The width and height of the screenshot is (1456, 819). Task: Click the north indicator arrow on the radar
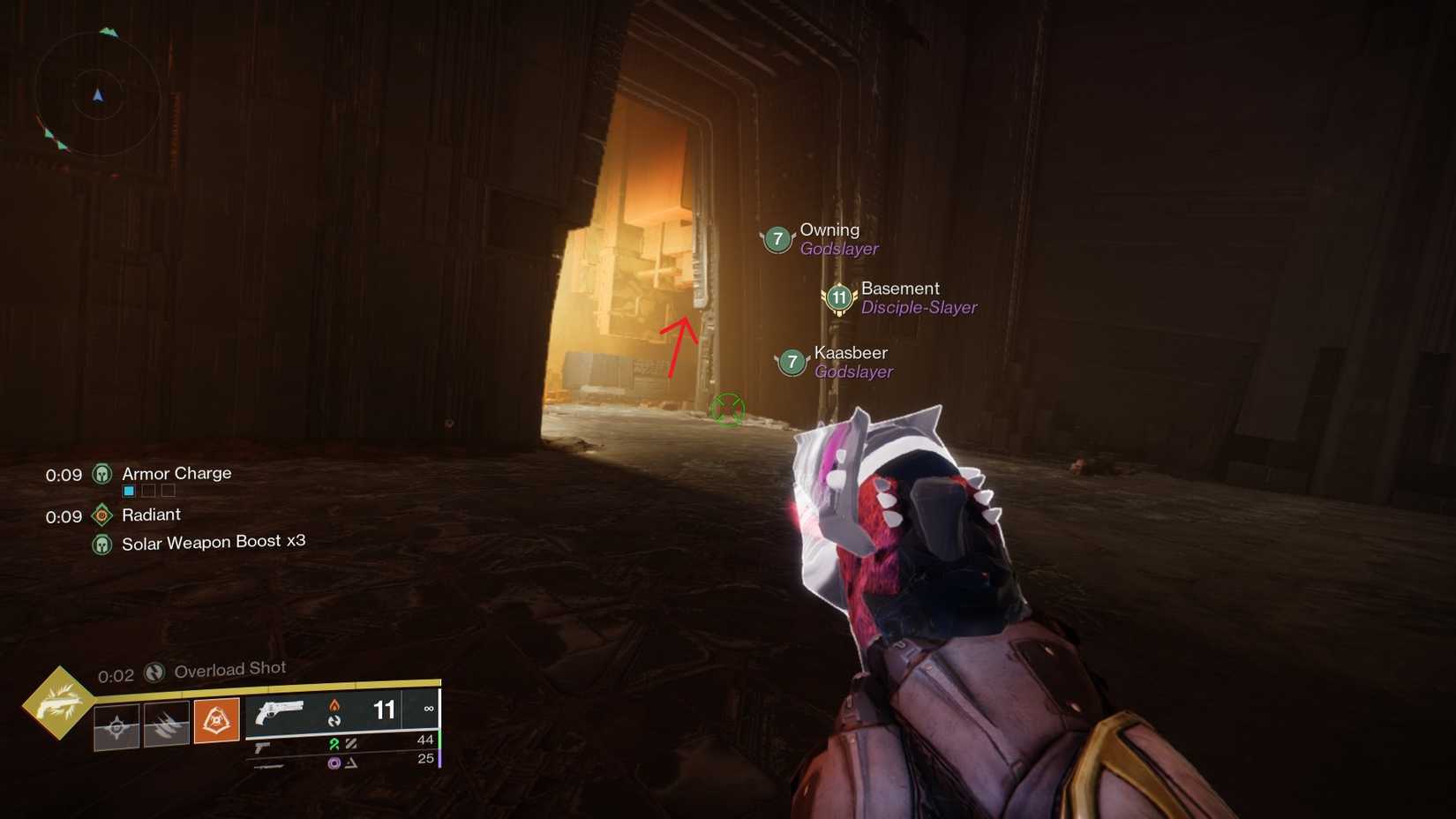[x=97, y=95]
